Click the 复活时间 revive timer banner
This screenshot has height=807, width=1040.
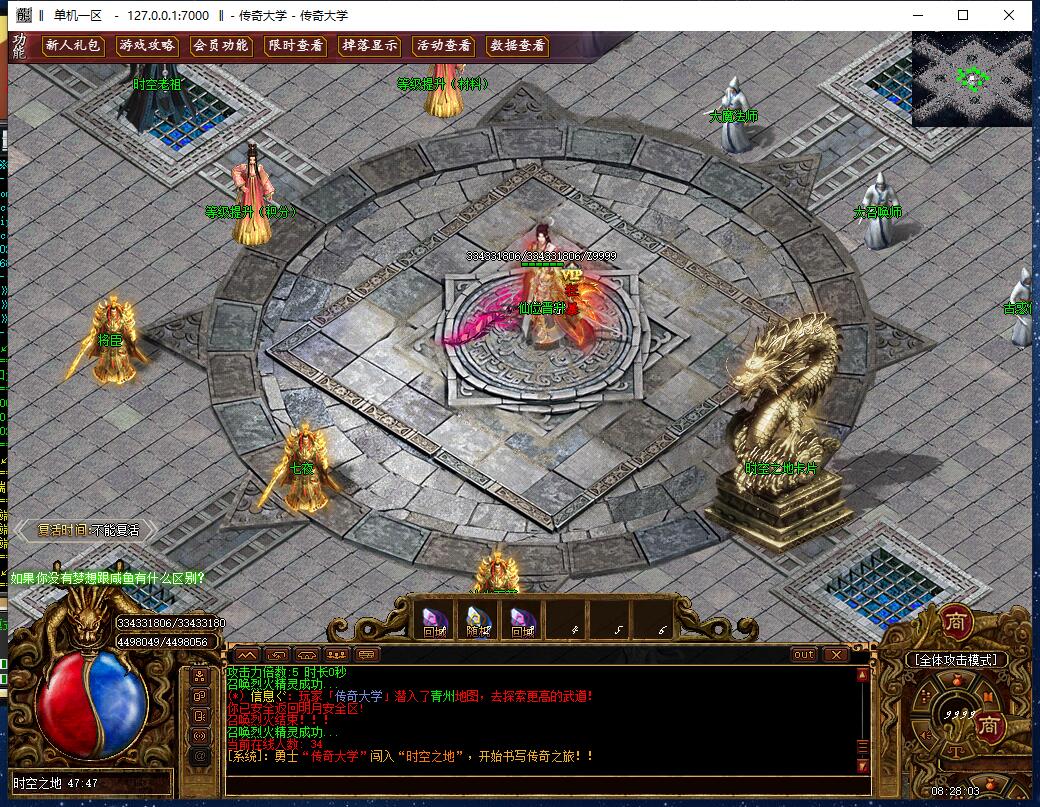click(88, 530)
